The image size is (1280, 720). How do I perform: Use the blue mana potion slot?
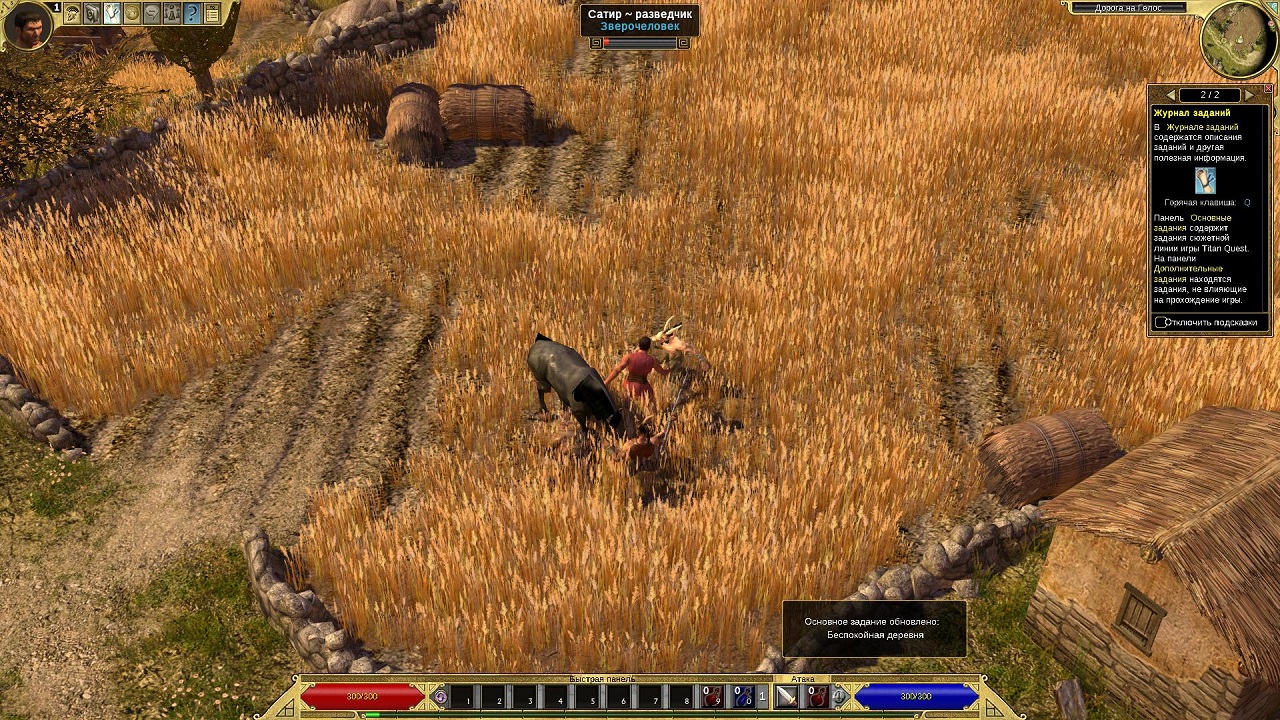point(744,697)
